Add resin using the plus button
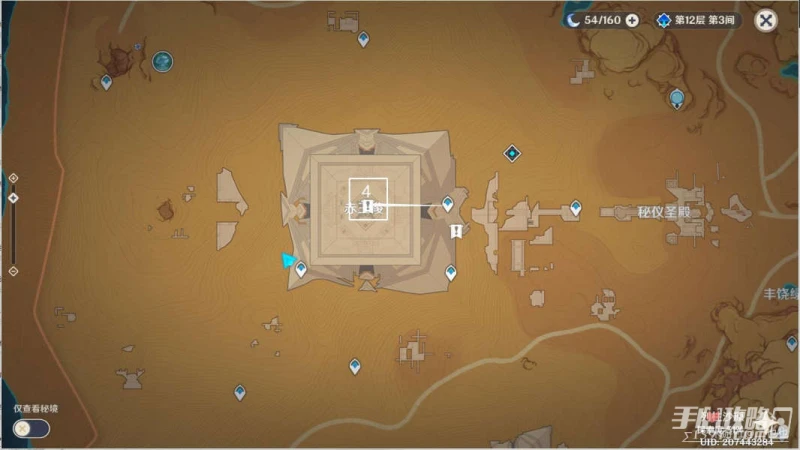800x450 pixels. click(x=632, y=20)
